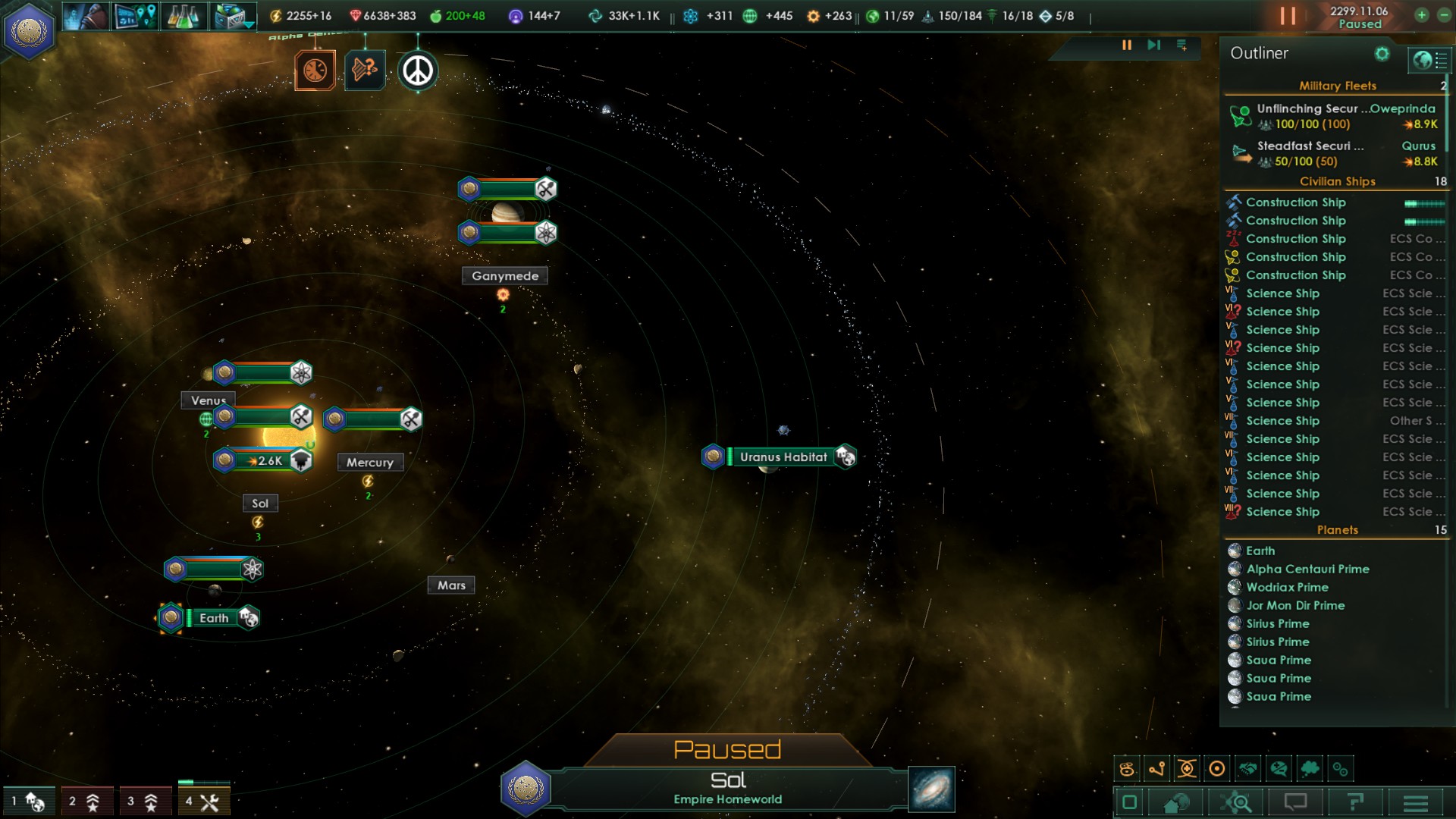Screen dimensions: 1456x819
Task: Increase game speed with plus button
Action: [1422, 15]
